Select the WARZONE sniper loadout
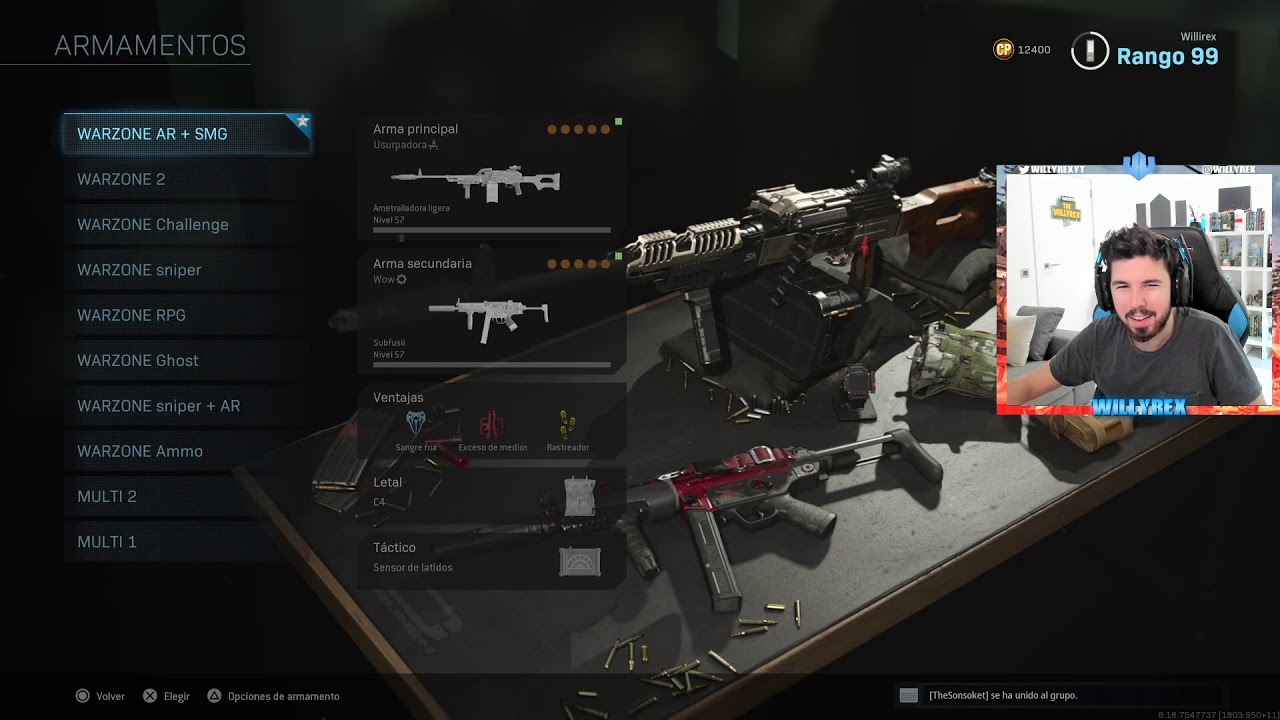 [x=187, y=270]
